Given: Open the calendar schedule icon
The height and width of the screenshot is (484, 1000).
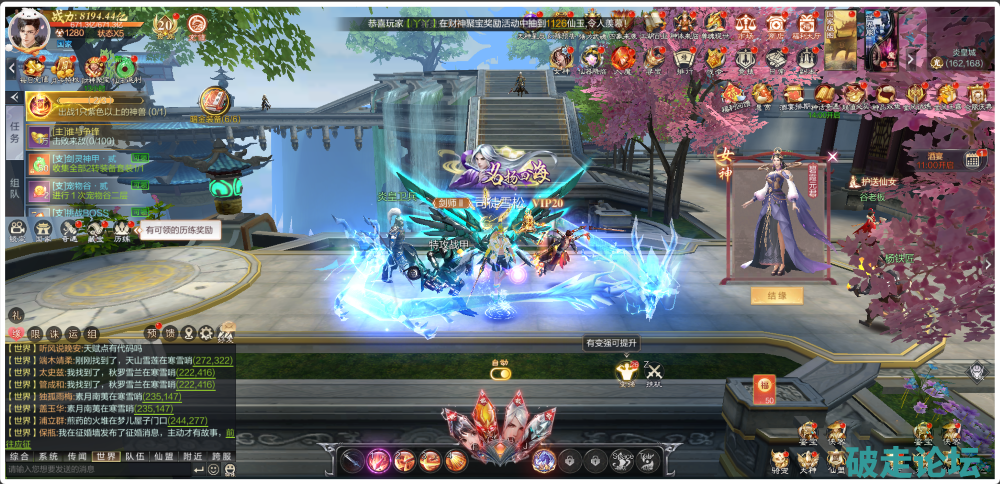Looking at the screenshot, I should click(x=972, y=160).
